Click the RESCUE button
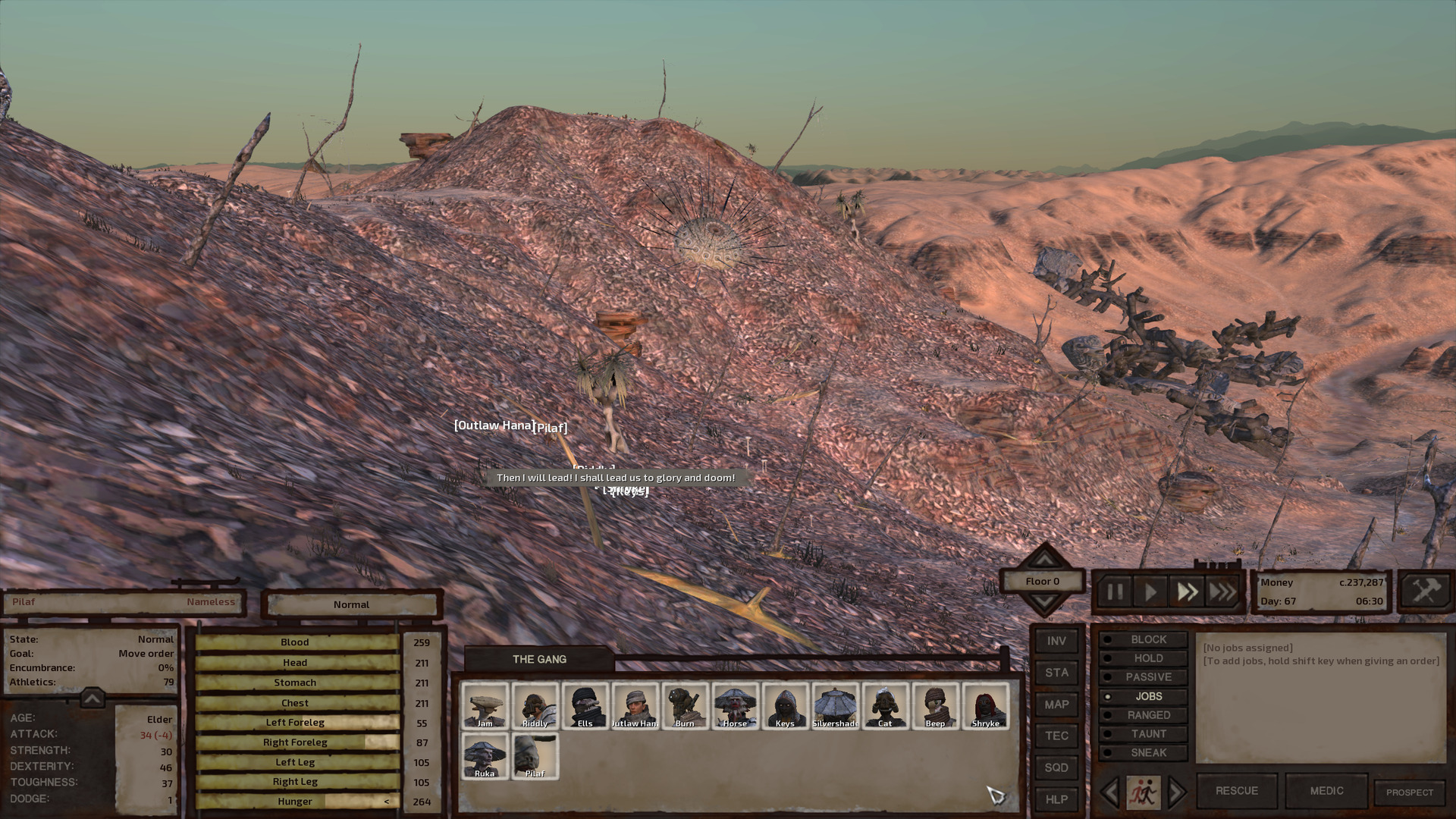Screen dimensions: 1456x819 point(1236,790)
